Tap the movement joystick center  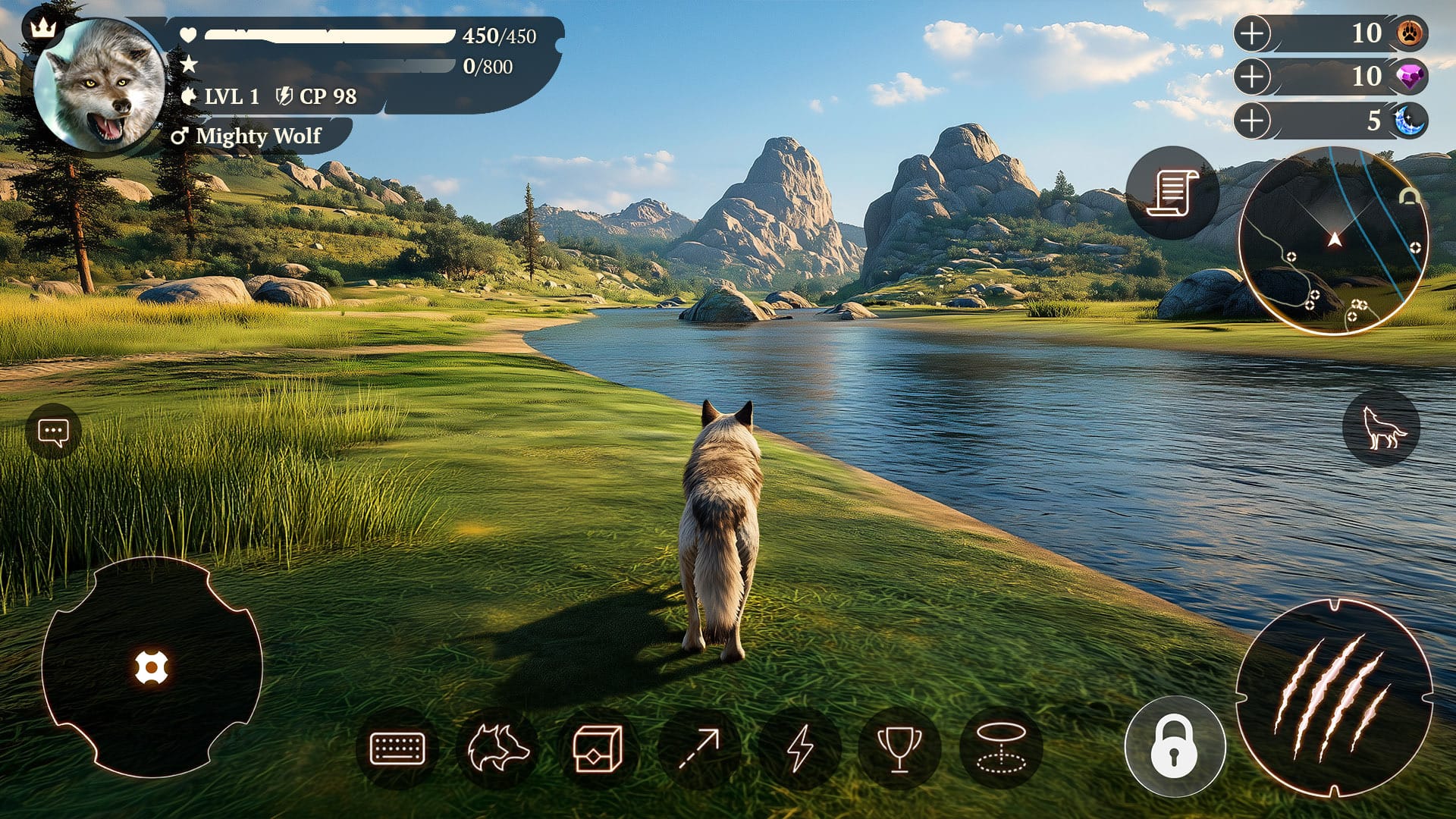pos(152,667)
